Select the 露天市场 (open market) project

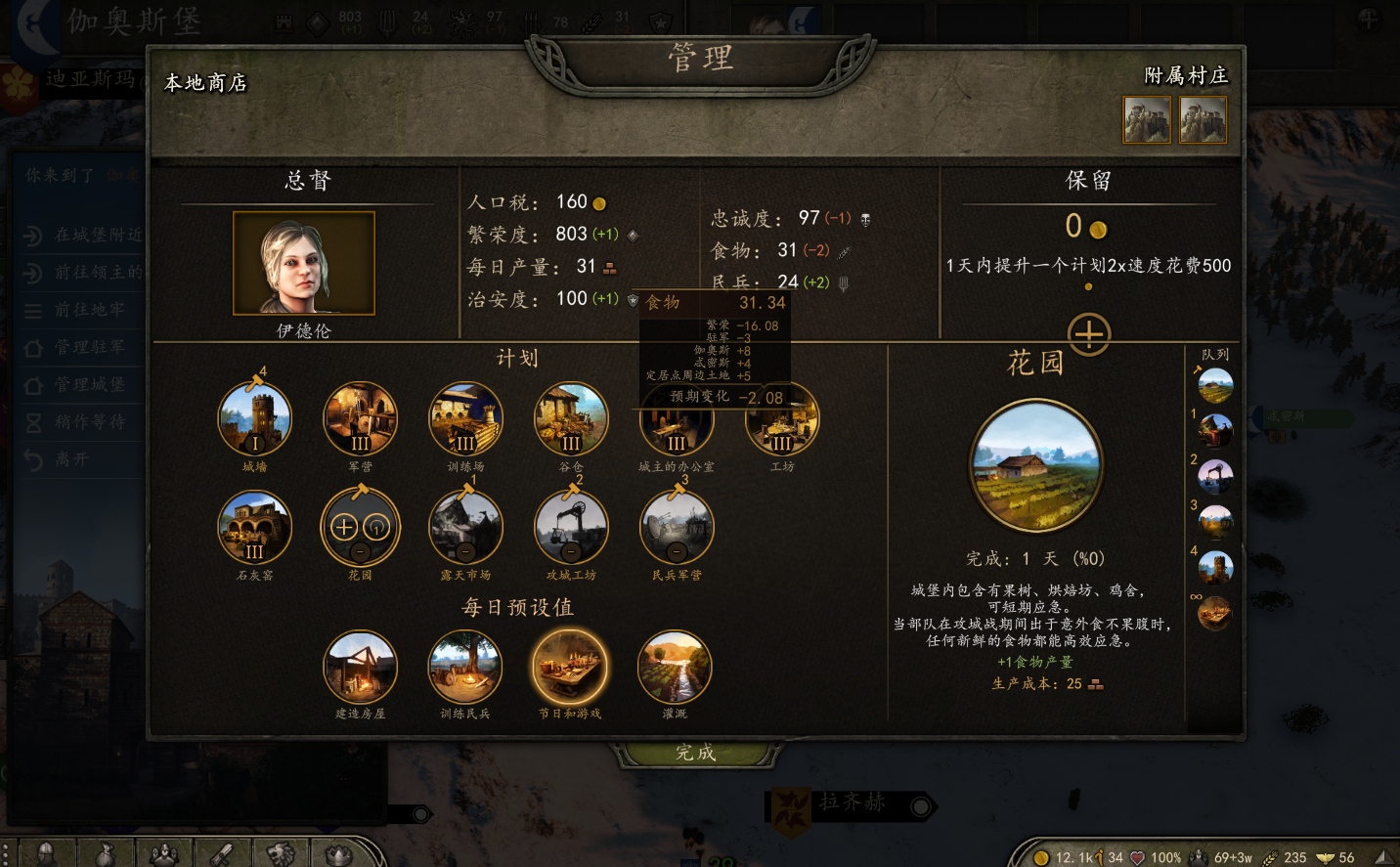pyautogui.click(x=466, y=528)
